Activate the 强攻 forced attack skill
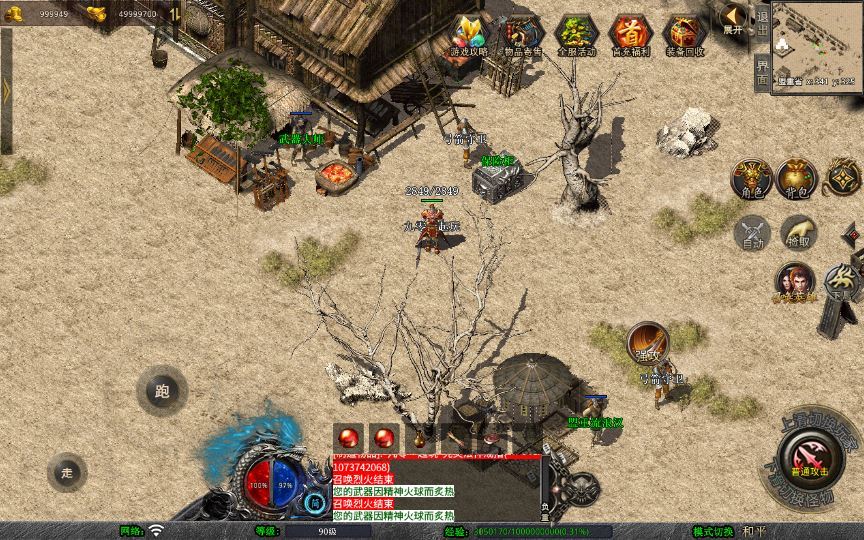Image resolution: width=864 pixels, height=540 pixels. click(648, 342)
